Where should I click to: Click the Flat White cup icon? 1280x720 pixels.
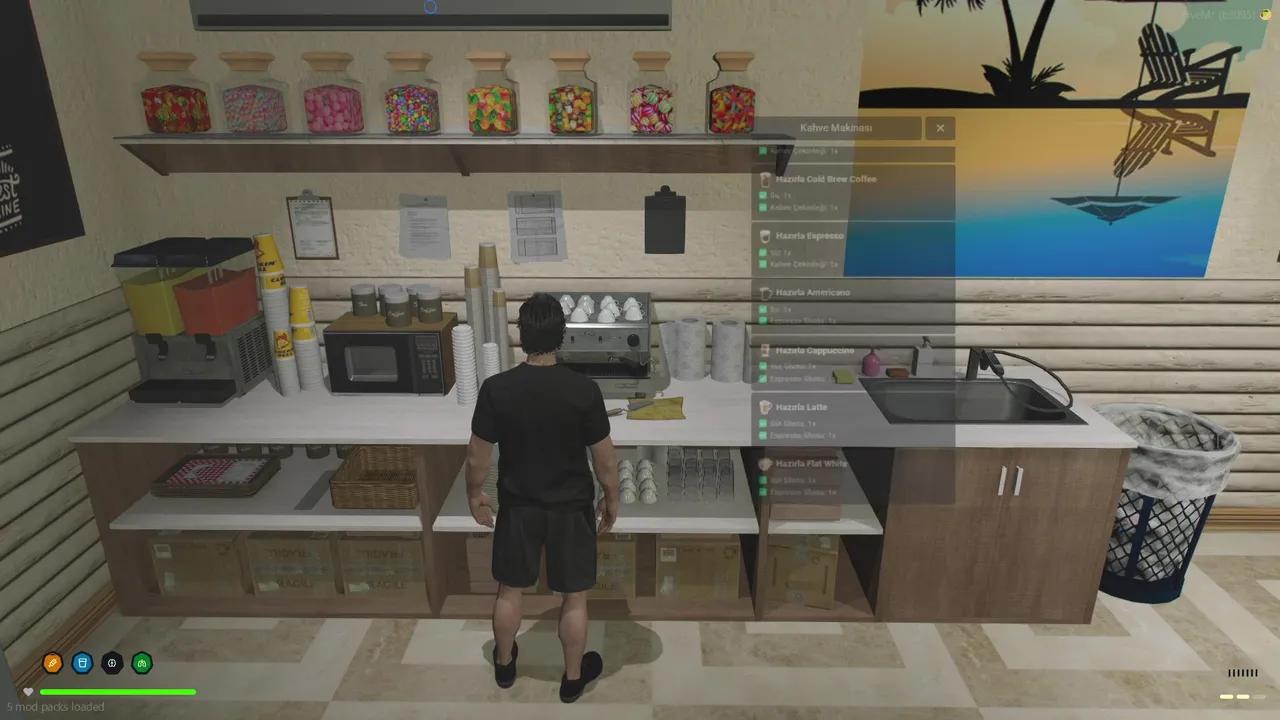pyautogui.click(x=766, y=464)
